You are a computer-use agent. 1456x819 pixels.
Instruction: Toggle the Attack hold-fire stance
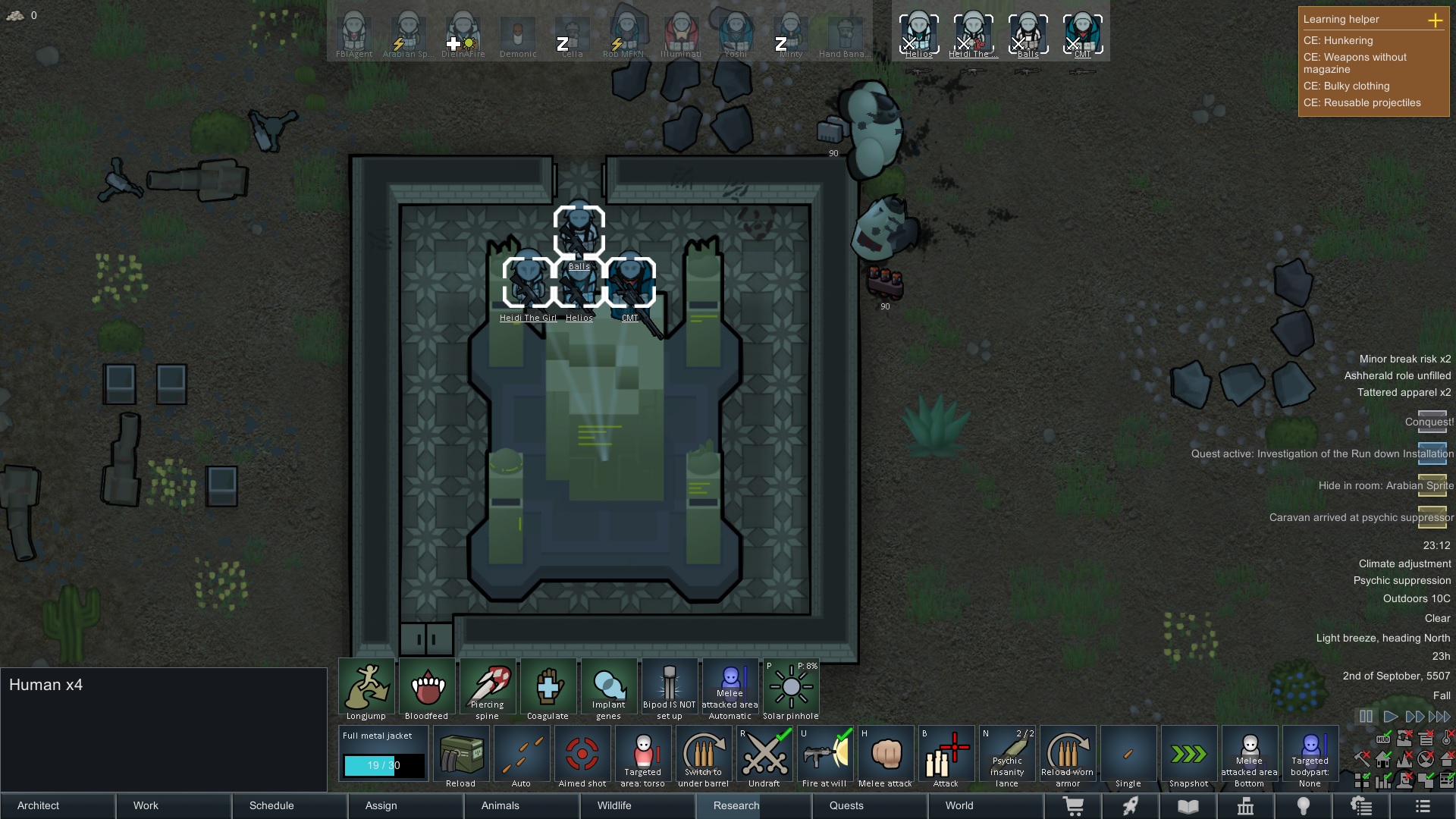click(x=946, y=755)
